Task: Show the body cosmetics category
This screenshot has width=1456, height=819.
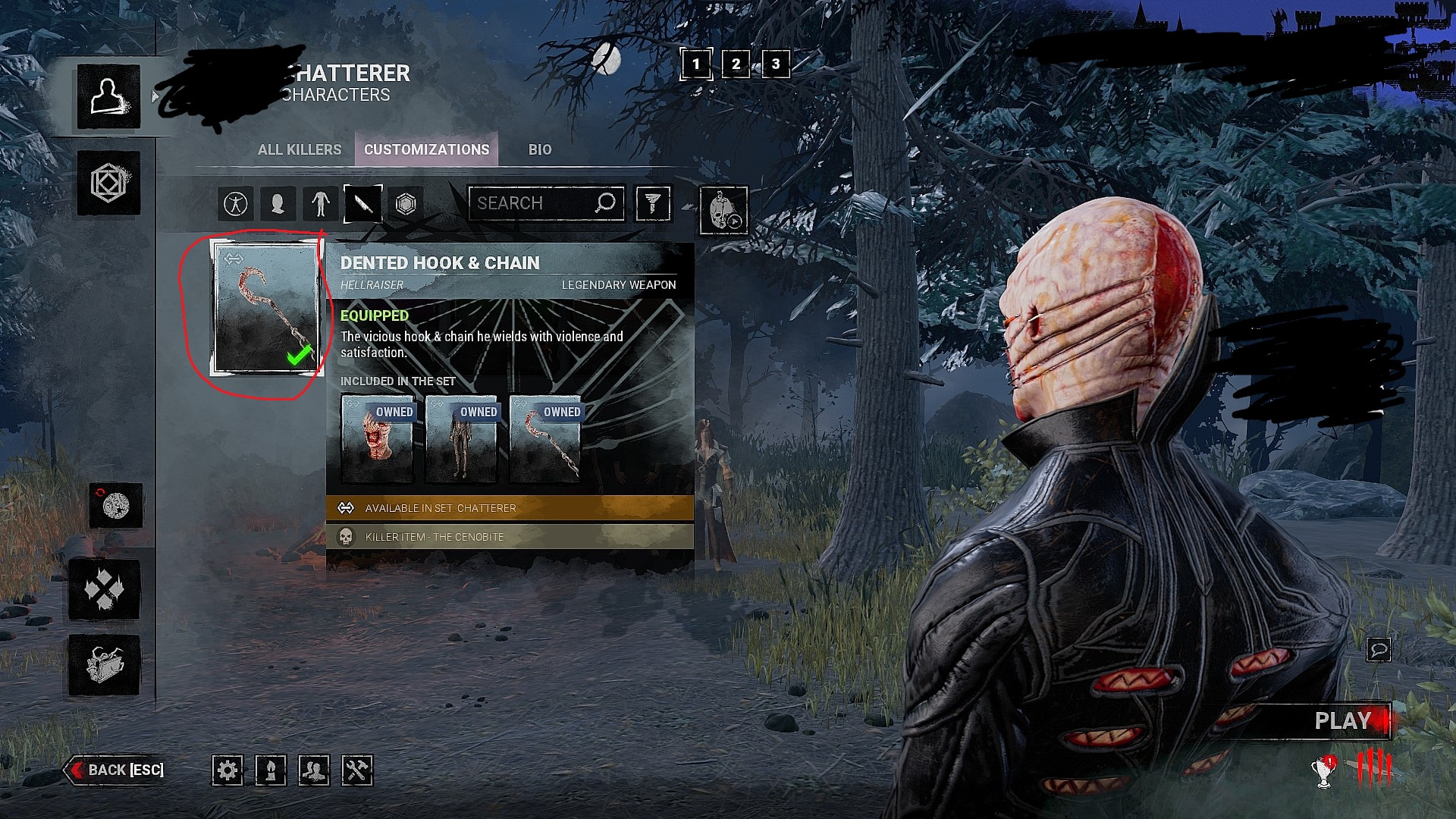Action: click(321, 203)
